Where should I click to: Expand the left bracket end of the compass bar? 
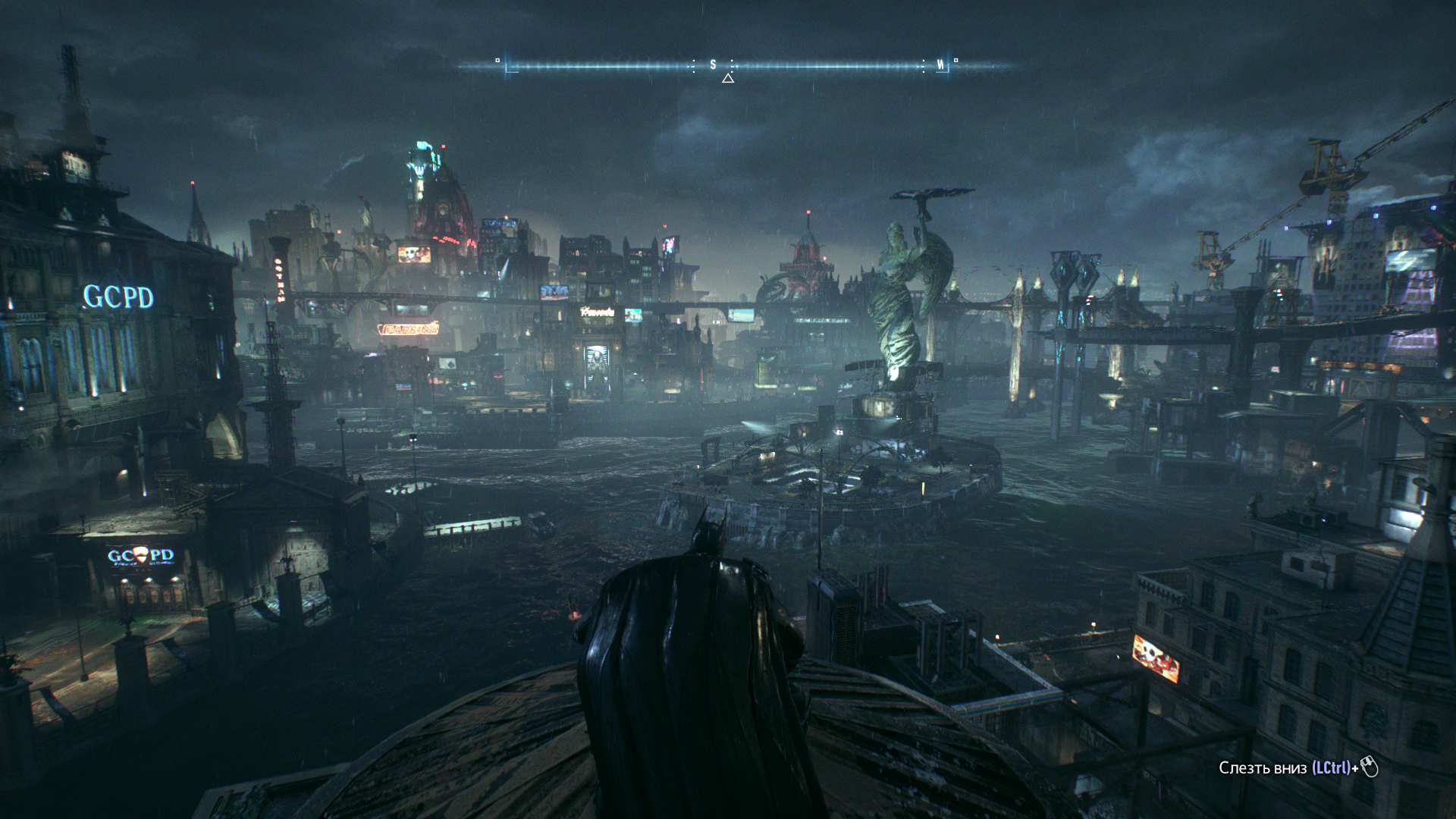click(507, 68)
